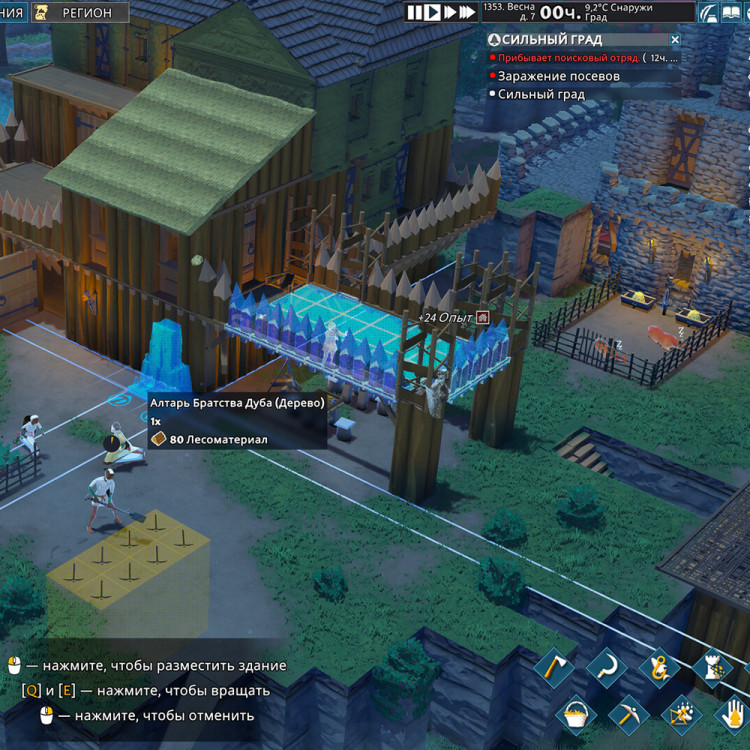Choose the axe woodcutting tool
This screenshot has width=750, height=750.
click(553, 667)
